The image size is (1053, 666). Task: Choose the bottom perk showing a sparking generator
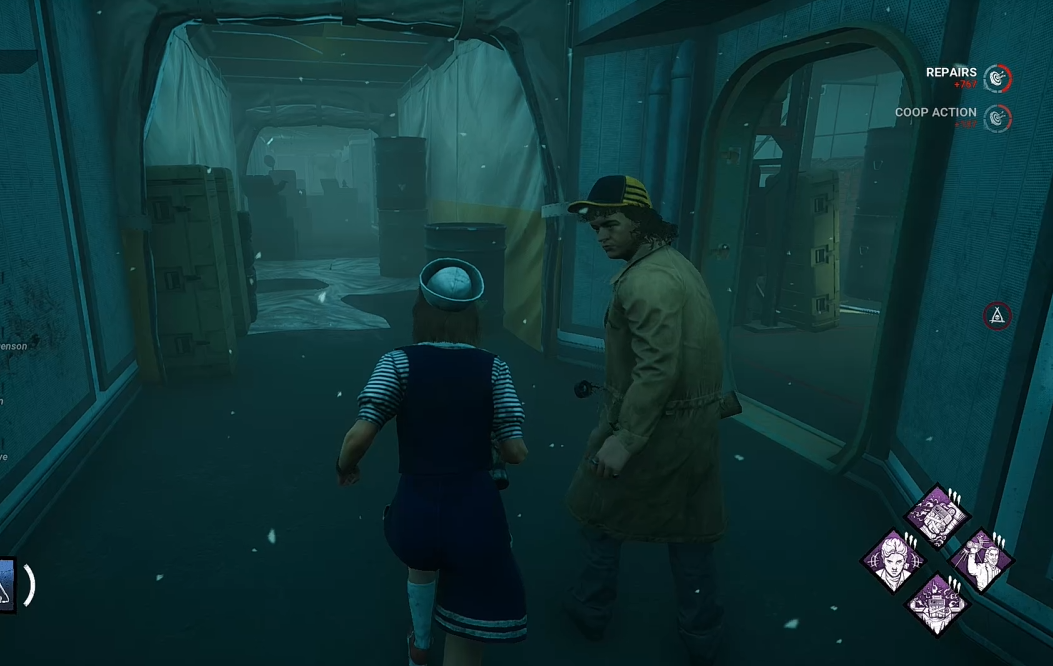pyautogui.click(x=937, y=604)
